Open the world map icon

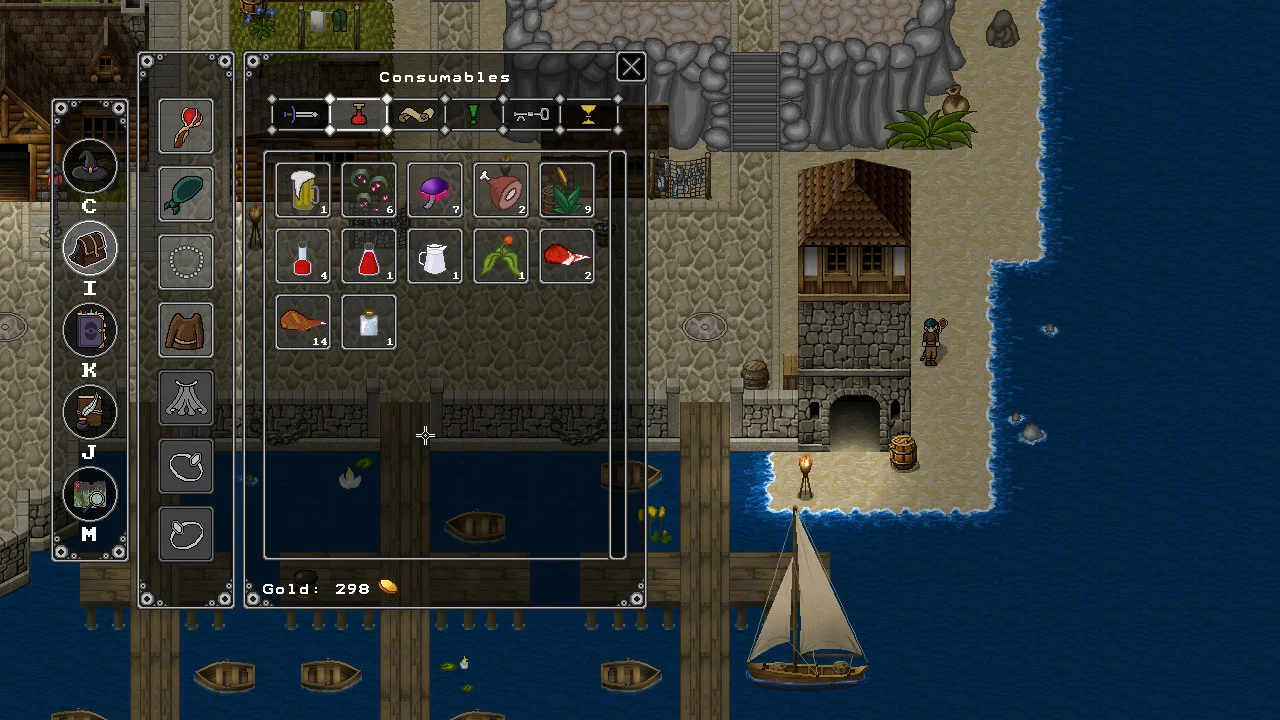tap(90, 494)
